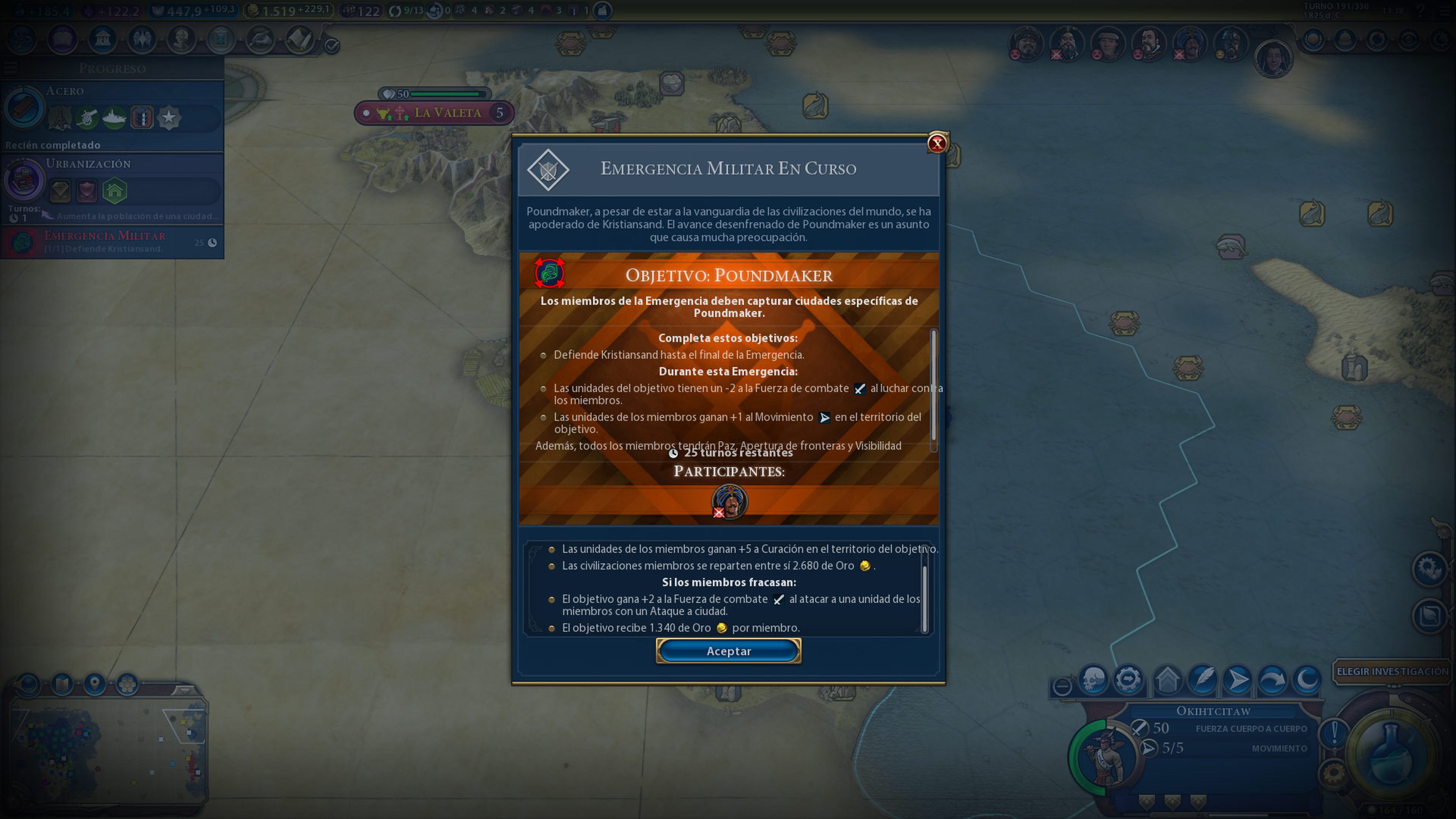Open the civics tree book icon
This screenshot has height=819, width=1456.
tap(63, 40)
